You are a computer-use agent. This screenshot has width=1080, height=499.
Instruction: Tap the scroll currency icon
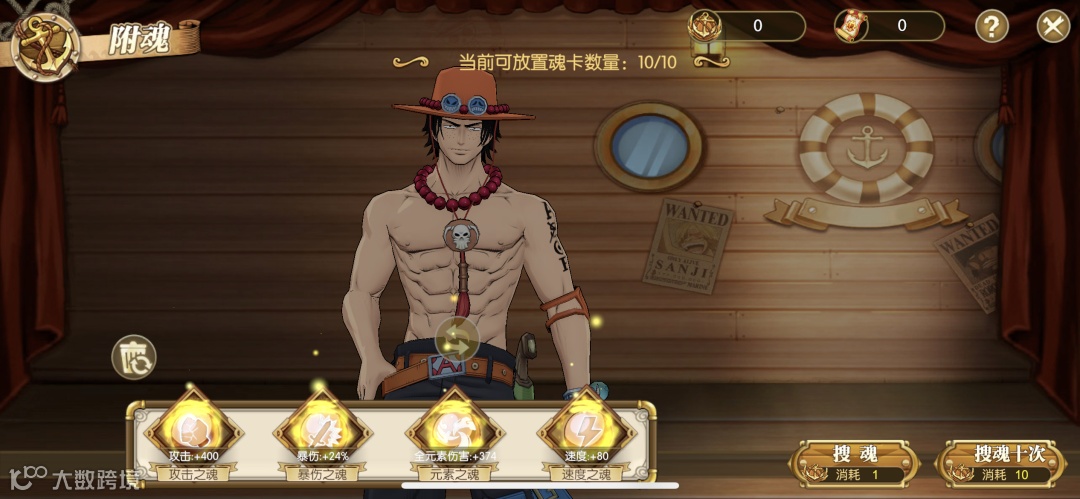coord(851,26)
